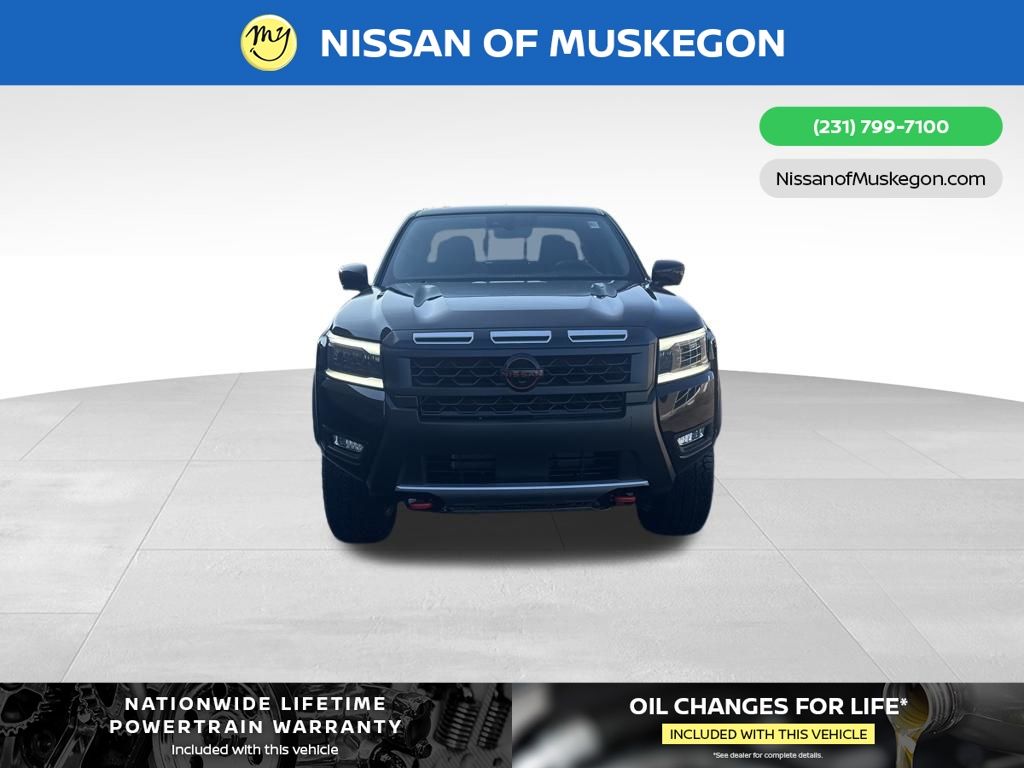The height and width of the screenshot is (768, 1024).
Task: Click the yellow smiley "my" dealership logo
Action: pyautogui.click(x=269, y=43)
